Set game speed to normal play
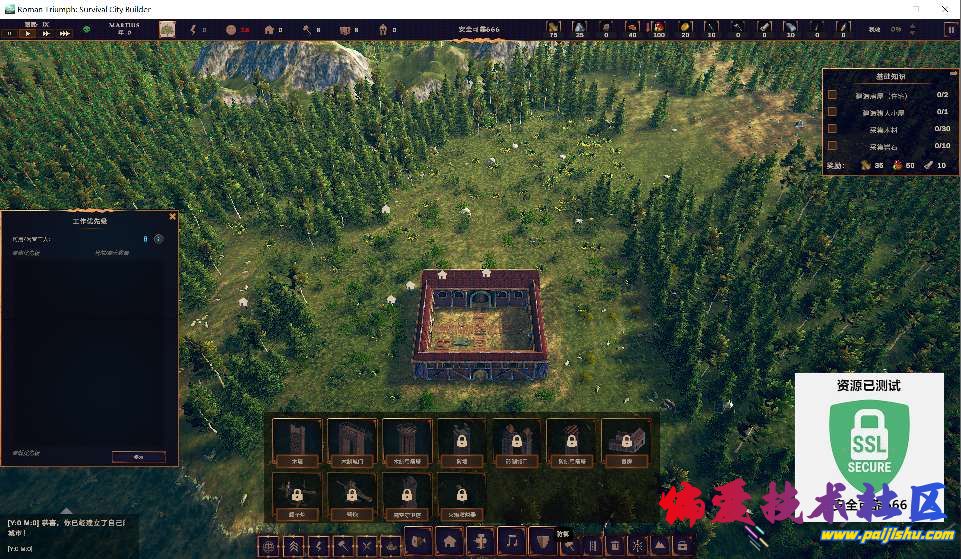 point(29,33)
